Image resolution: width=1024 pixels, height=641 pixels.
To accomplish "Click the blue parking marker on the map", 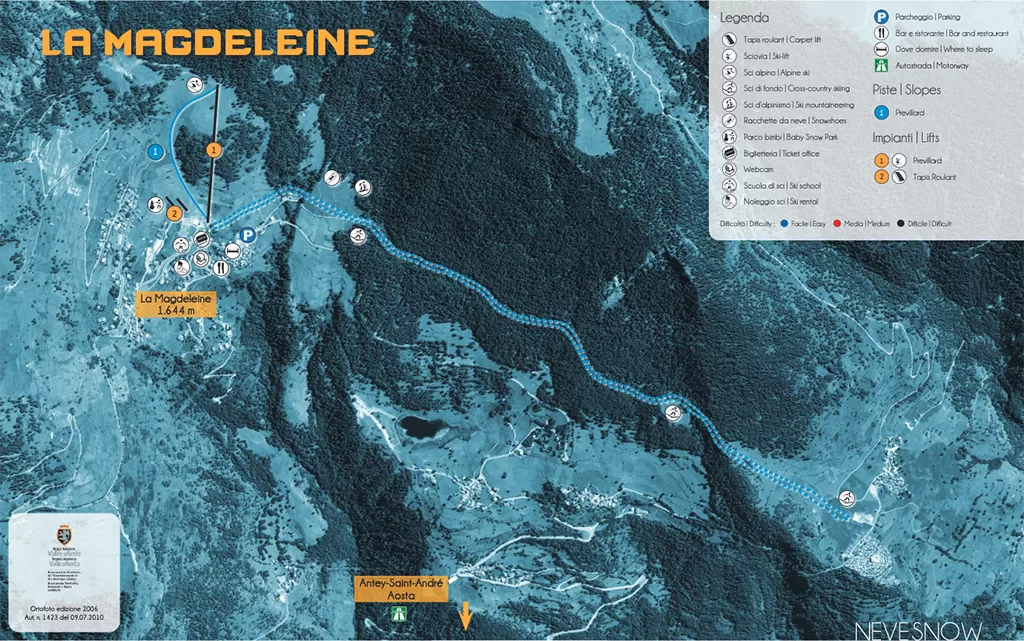I will (246, 237).
